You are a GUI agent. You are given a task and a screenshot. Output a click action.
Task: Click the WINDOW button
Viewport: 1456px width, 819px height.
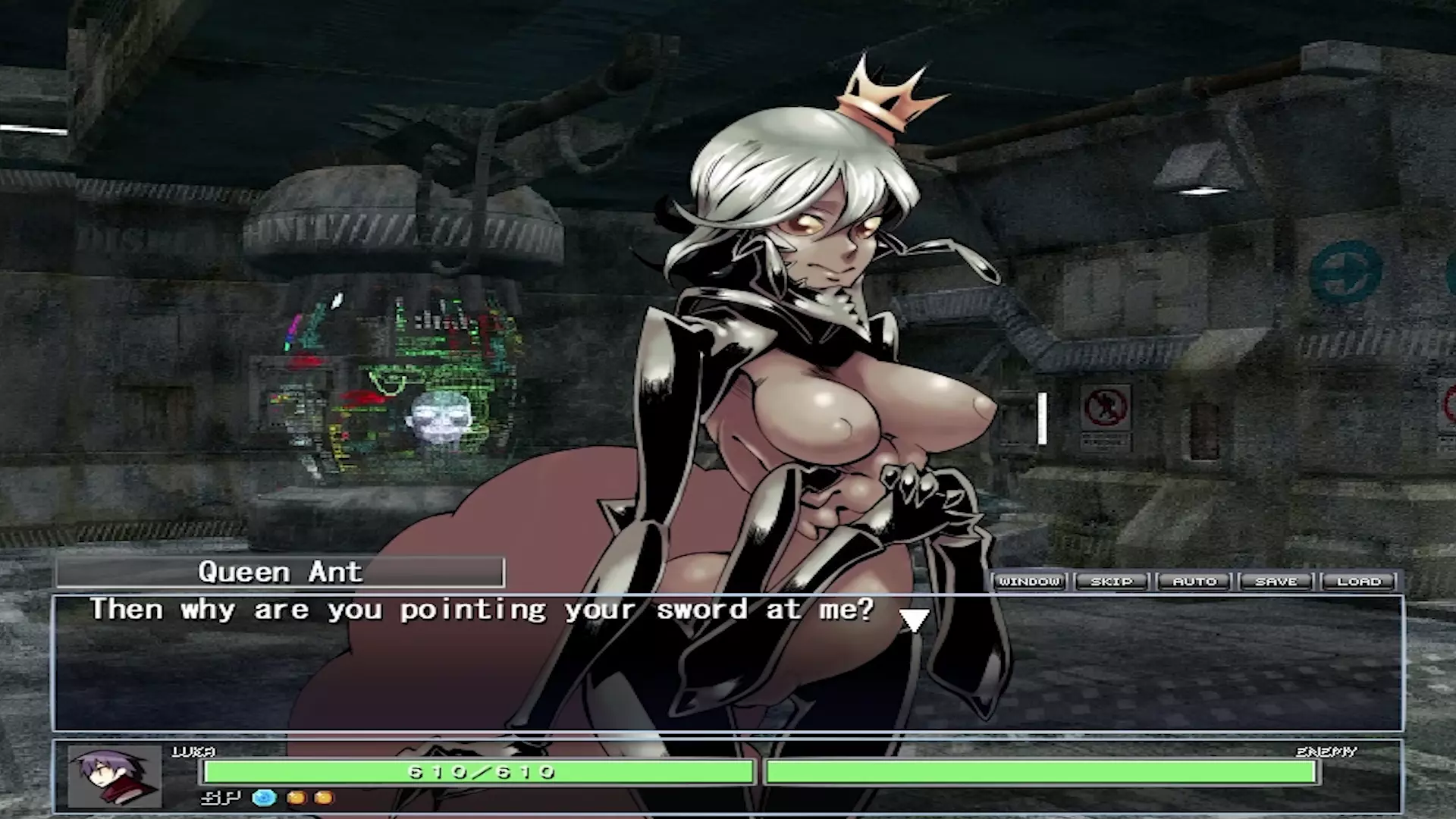[x=1029, y=582]
